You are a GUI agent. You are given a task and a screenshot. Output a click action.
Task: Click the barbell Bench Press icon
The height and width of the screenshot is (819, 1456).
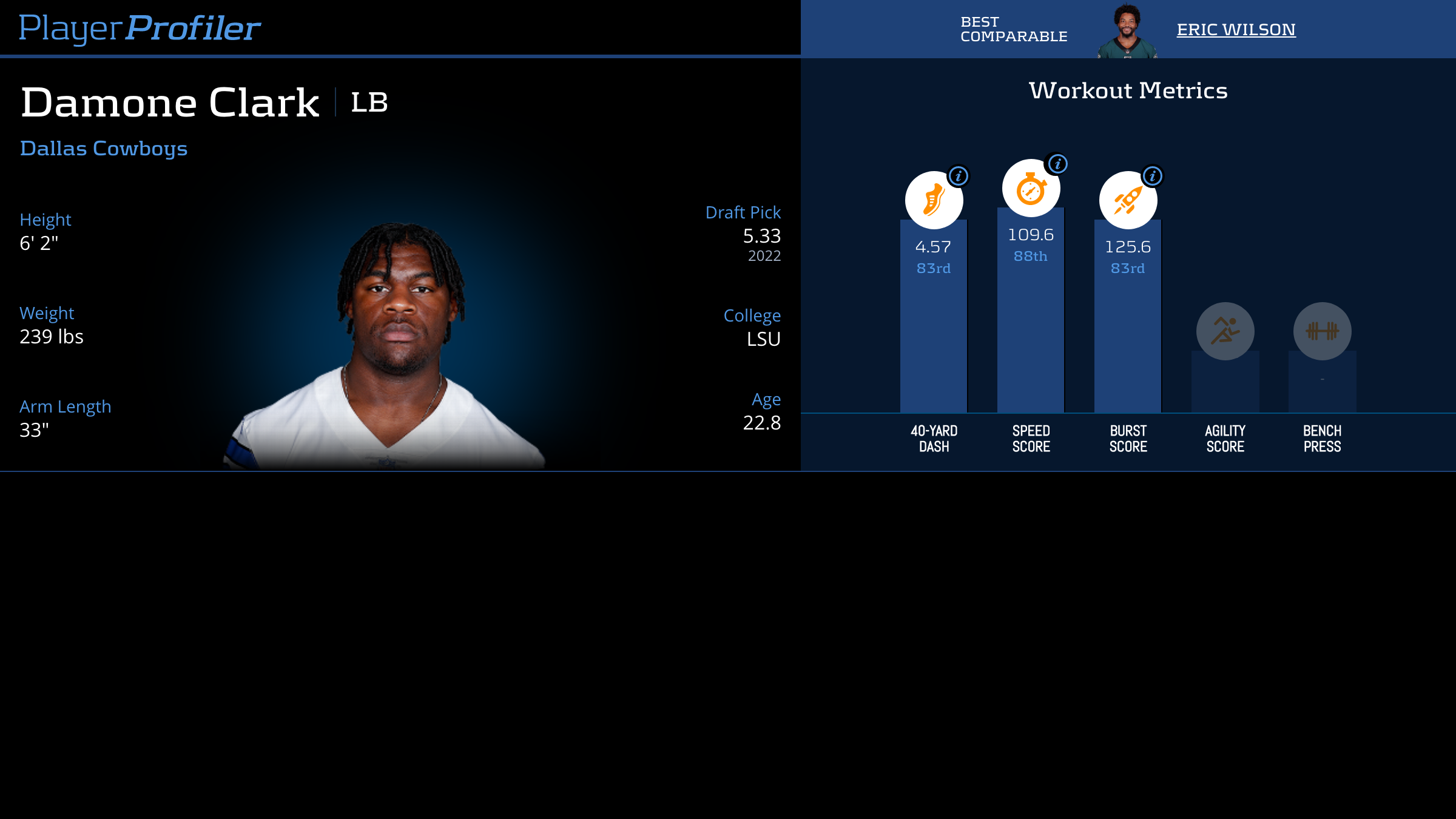click(1322, 331)
